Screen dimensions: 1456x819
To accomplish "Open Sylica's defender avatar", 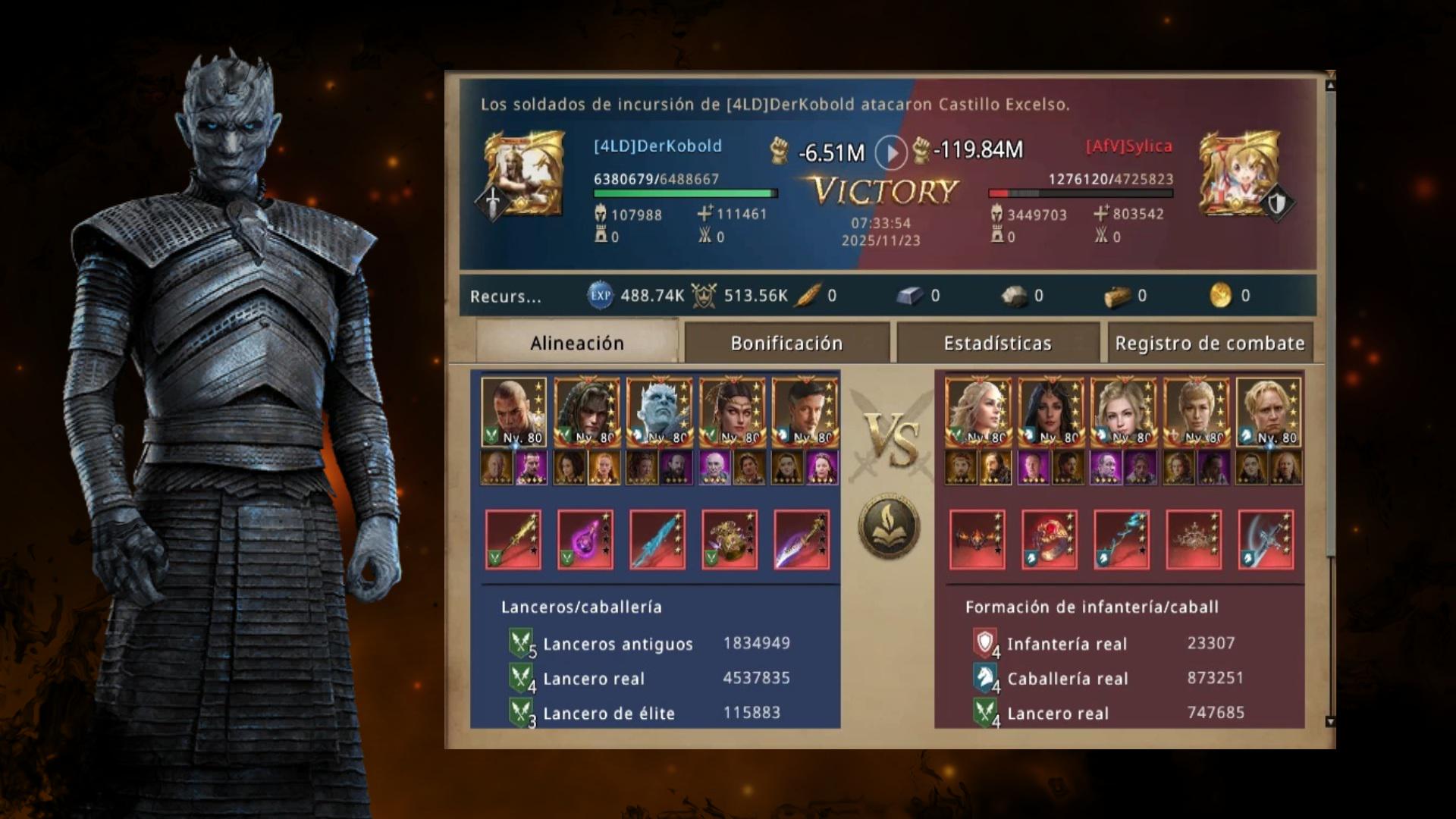I will click(1239, 174).
